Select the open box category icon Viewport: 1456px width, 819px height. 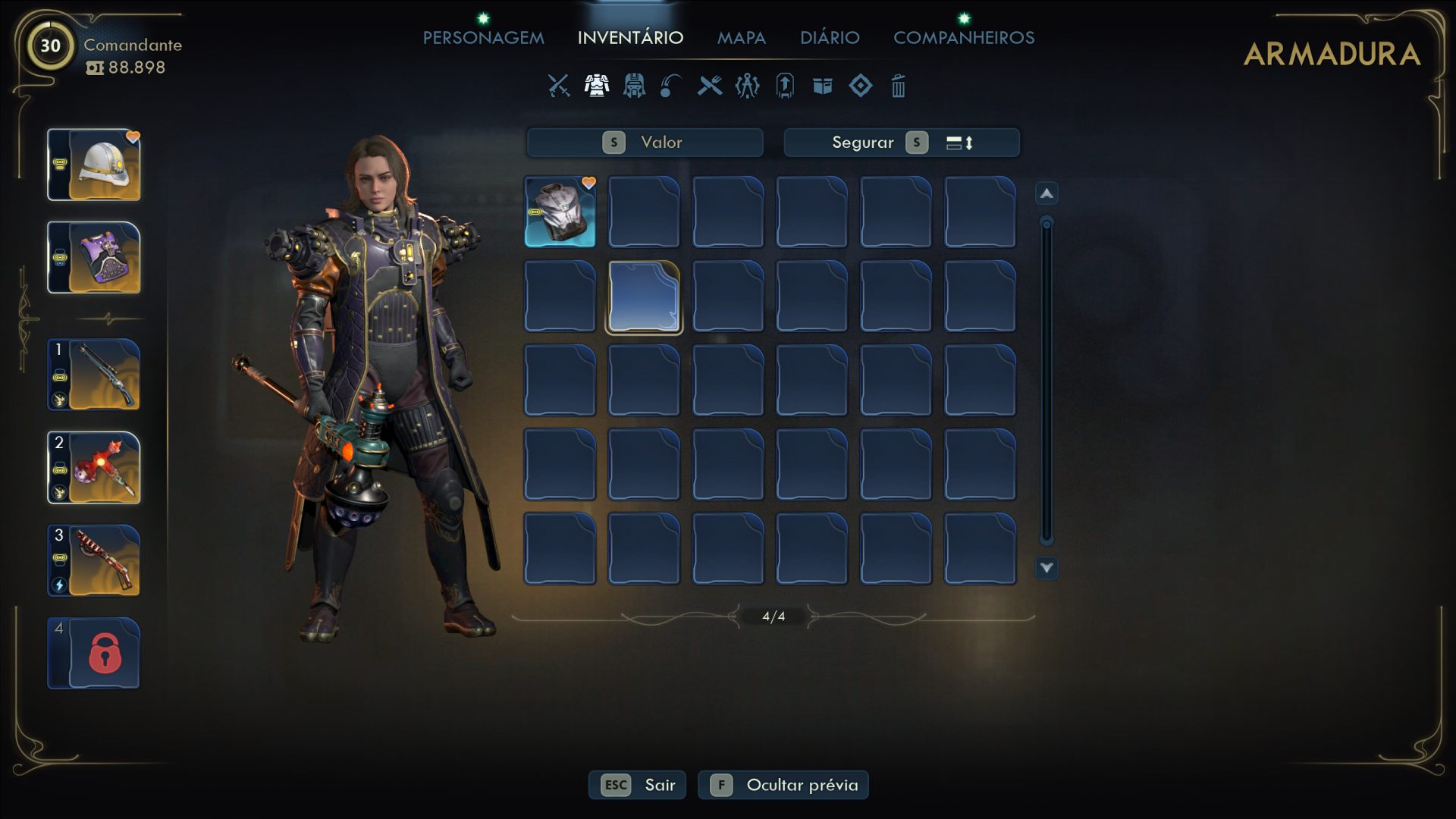(823, 86)
